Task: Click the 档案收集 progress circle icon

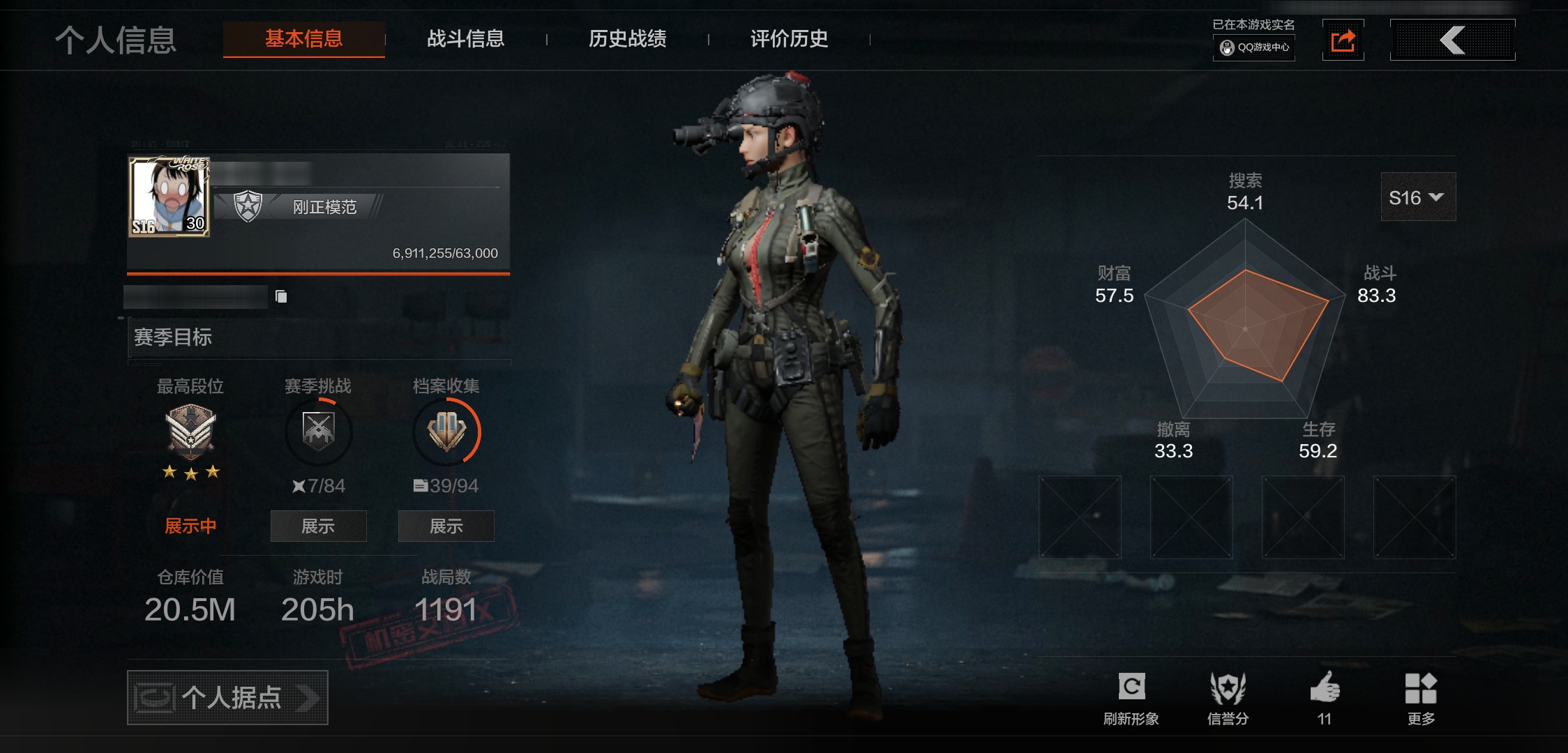Action: [x=446, y=432]
